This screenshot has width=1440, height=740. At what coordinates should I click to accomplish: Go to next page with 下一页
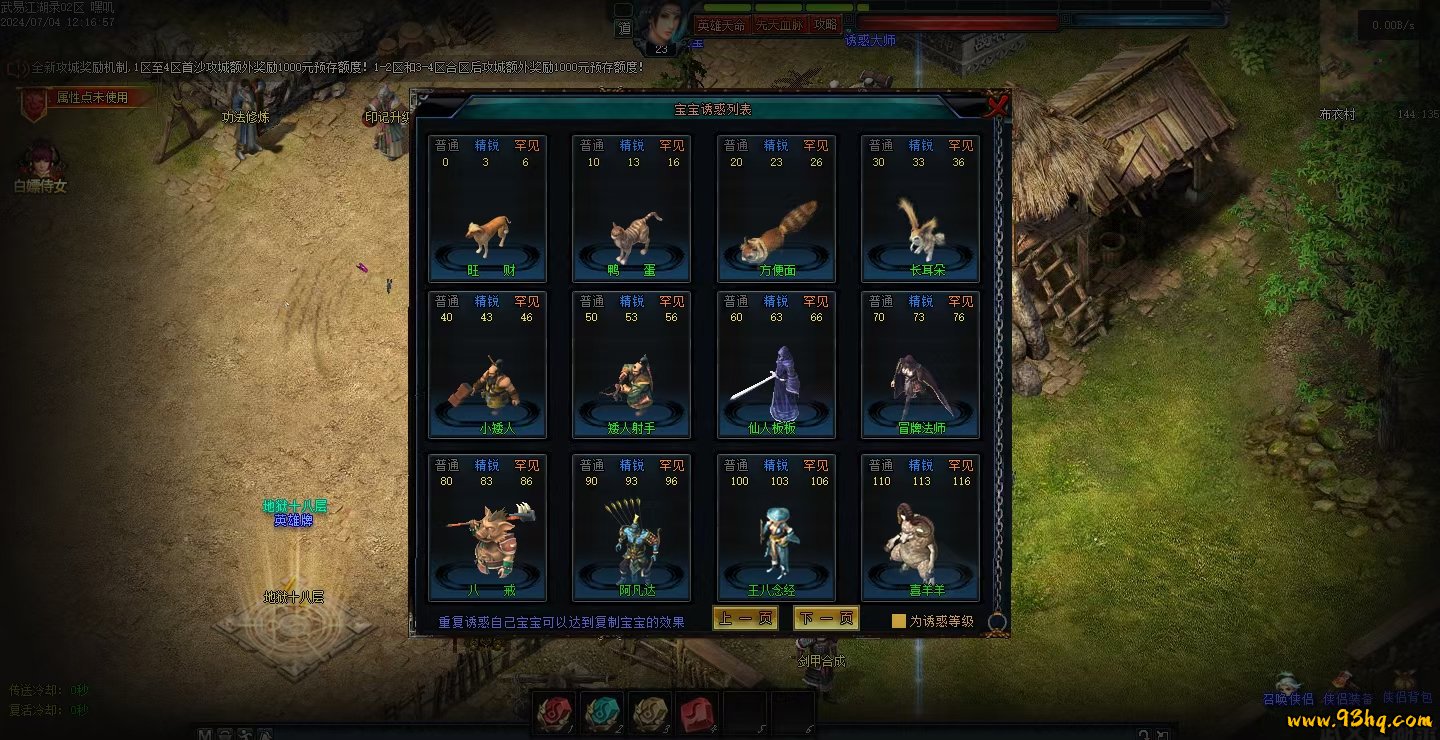(826, 619)
